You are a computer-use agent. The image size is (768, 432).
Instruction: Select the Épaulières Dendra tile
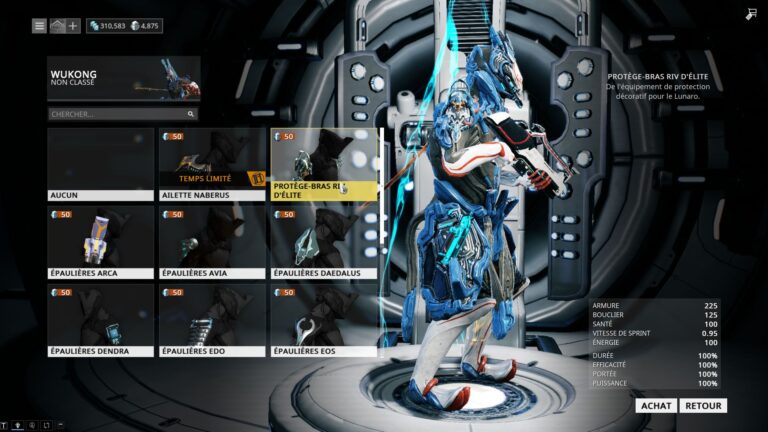(101, 320)
